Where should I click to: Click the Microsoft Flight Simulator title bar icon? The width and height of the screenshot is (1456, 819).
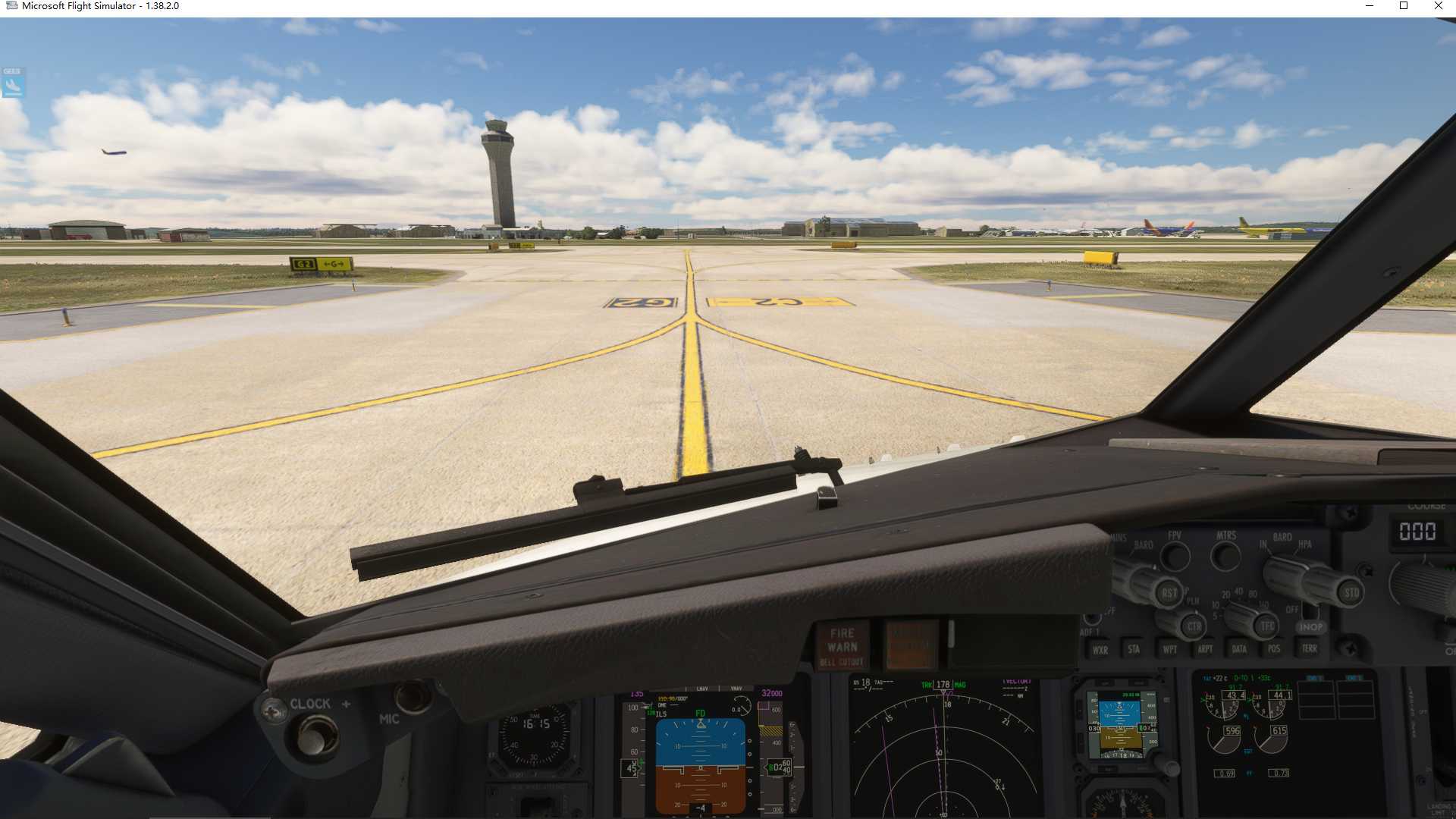point(11,5)
